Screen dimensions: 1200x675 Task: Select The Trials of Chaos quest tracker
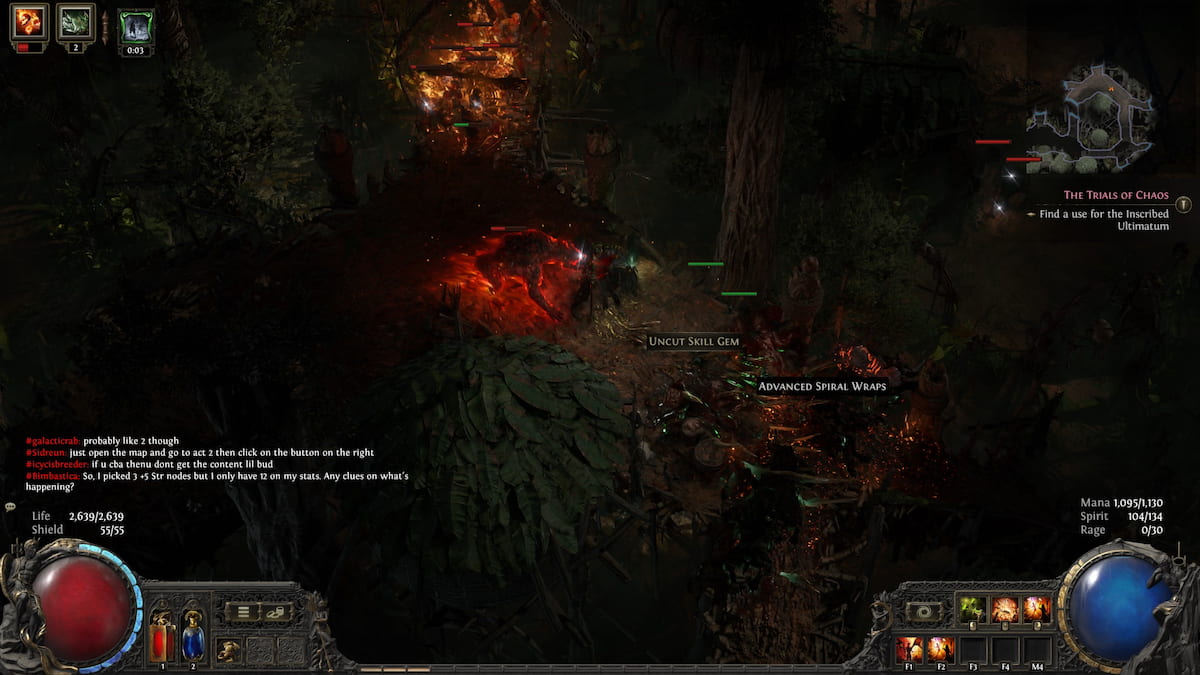(x=1115, y=195)
